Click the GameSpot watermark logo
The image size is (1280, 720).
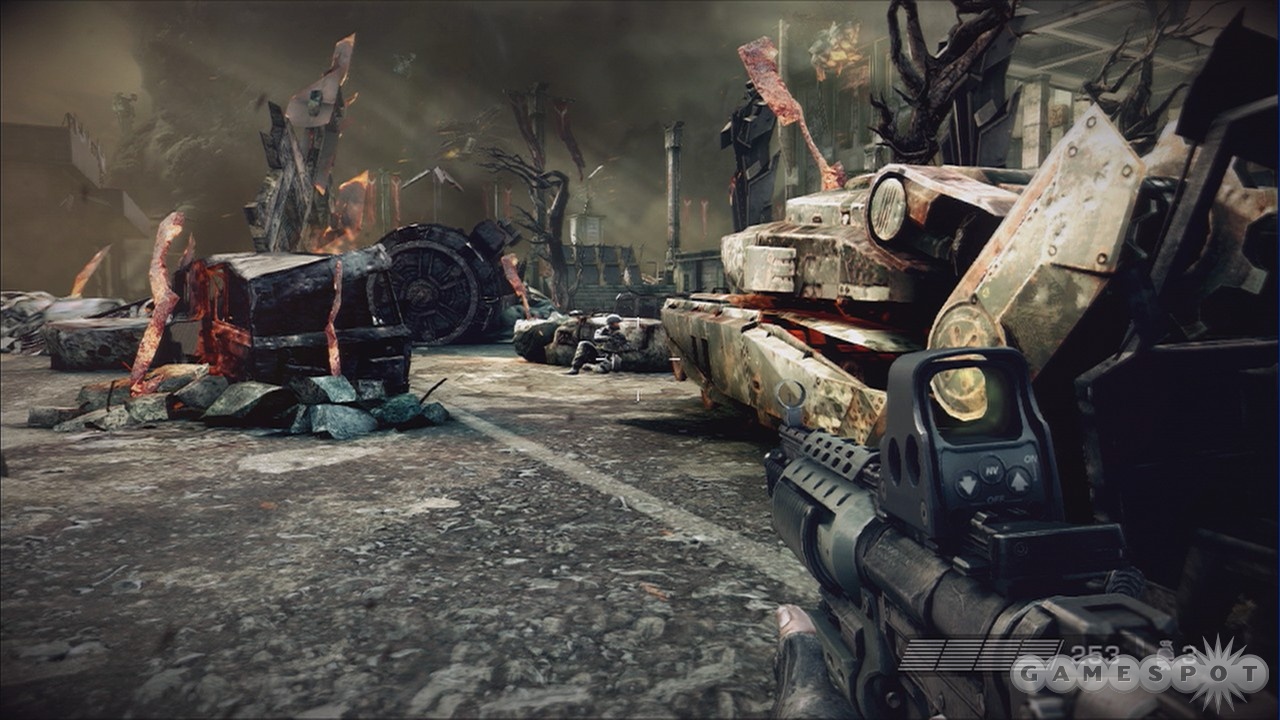[1138, 673]
